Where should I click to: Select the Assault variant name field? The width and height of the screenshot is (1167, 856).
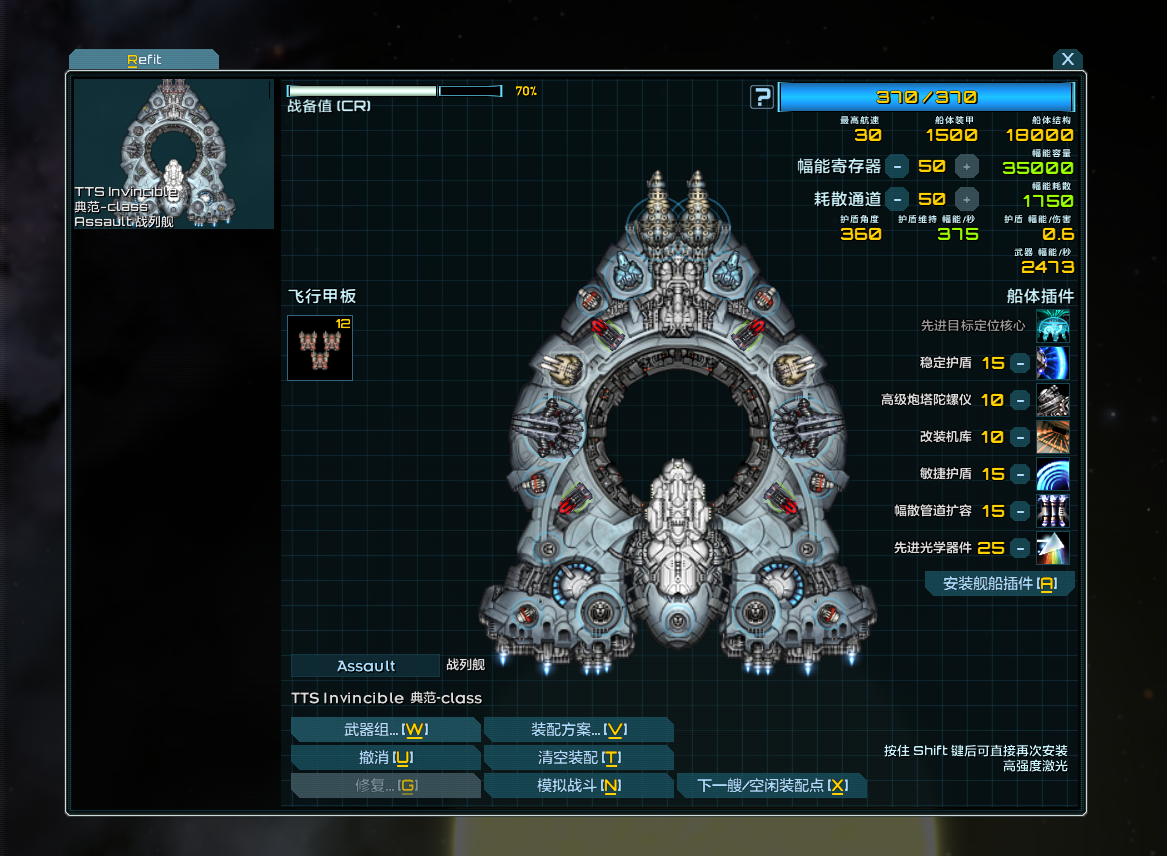pos(365,666)
